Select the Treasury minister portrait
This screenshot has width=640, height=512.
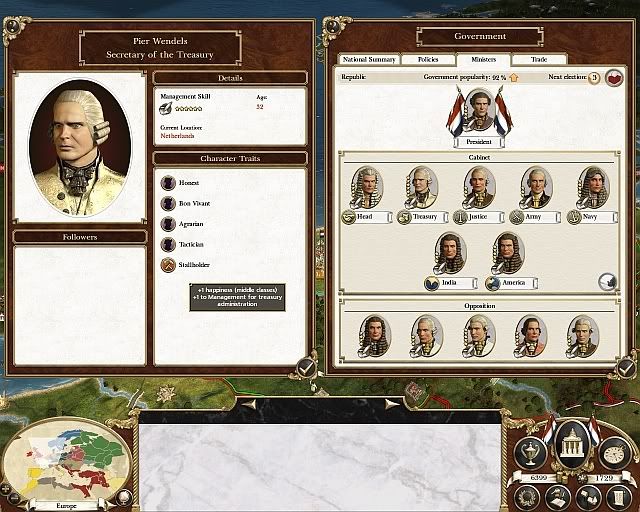click(x=424, y=187)
